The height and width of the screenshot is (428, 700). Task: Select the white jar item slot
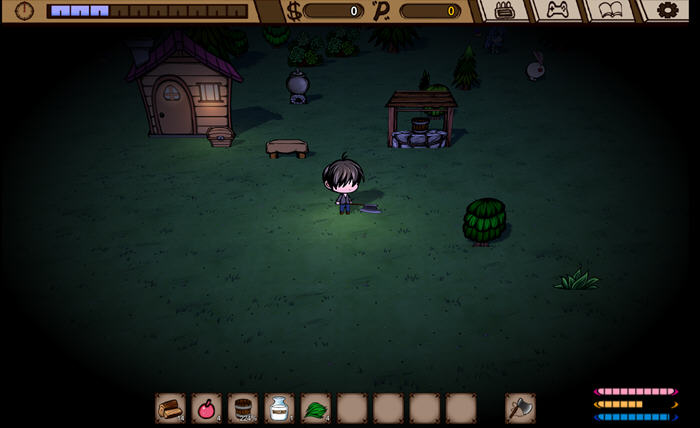pyautogui.click(x=279, y=408)
